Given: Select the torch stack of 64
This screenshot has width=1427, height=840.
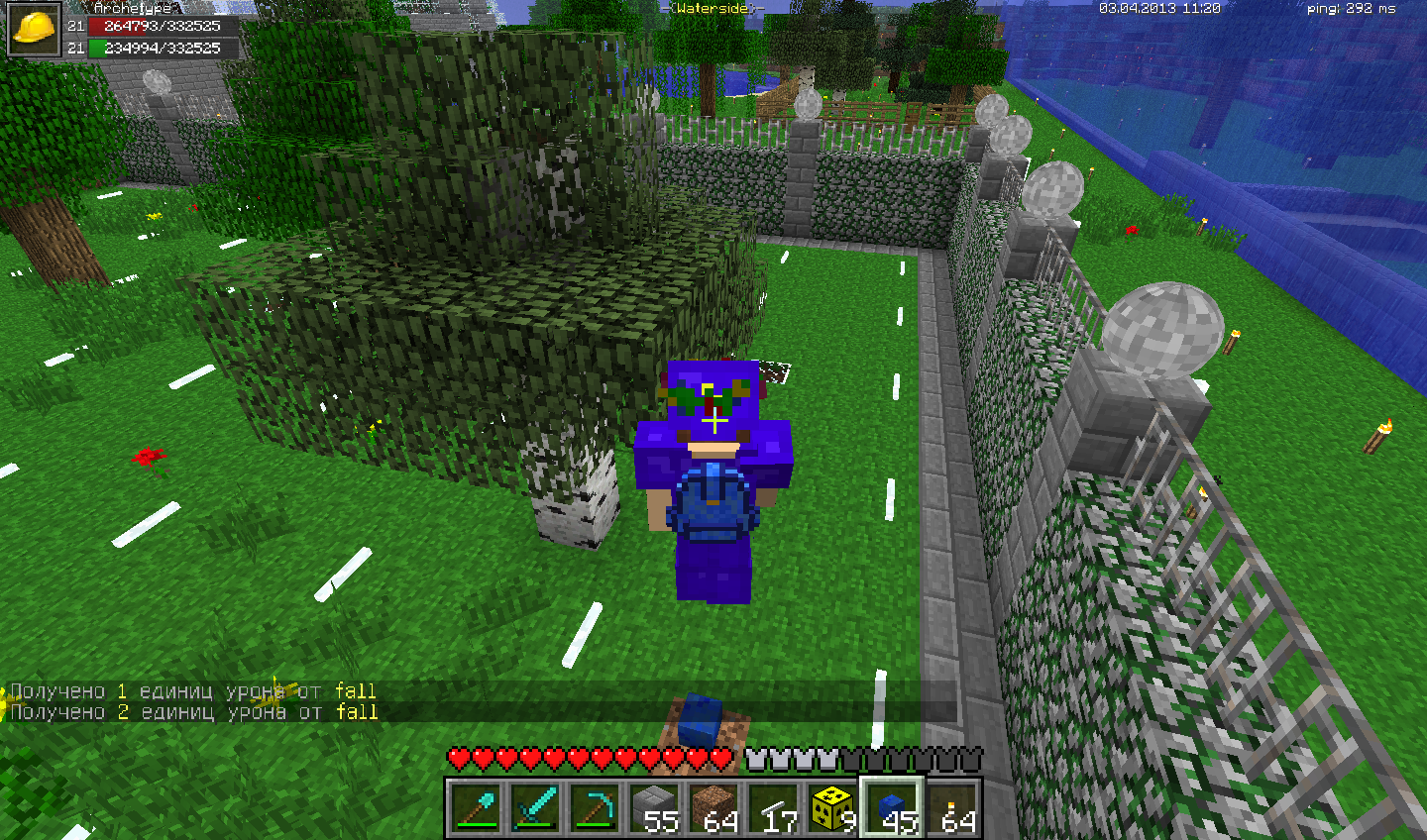Looking at the screenshot, I should (x=951, y=806).
